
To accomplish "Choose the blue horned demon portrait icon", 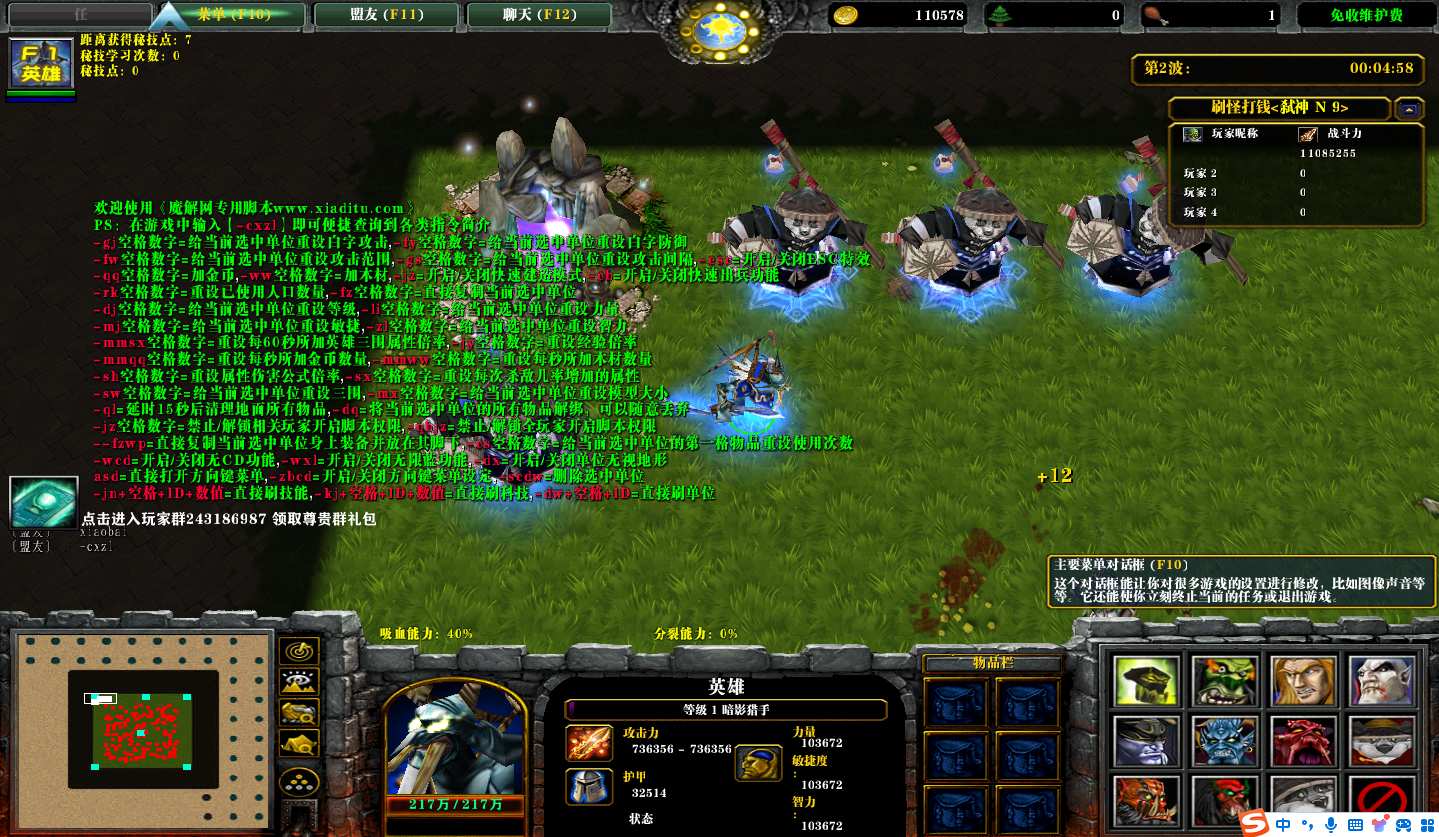I will click(x=1225, y=741).
